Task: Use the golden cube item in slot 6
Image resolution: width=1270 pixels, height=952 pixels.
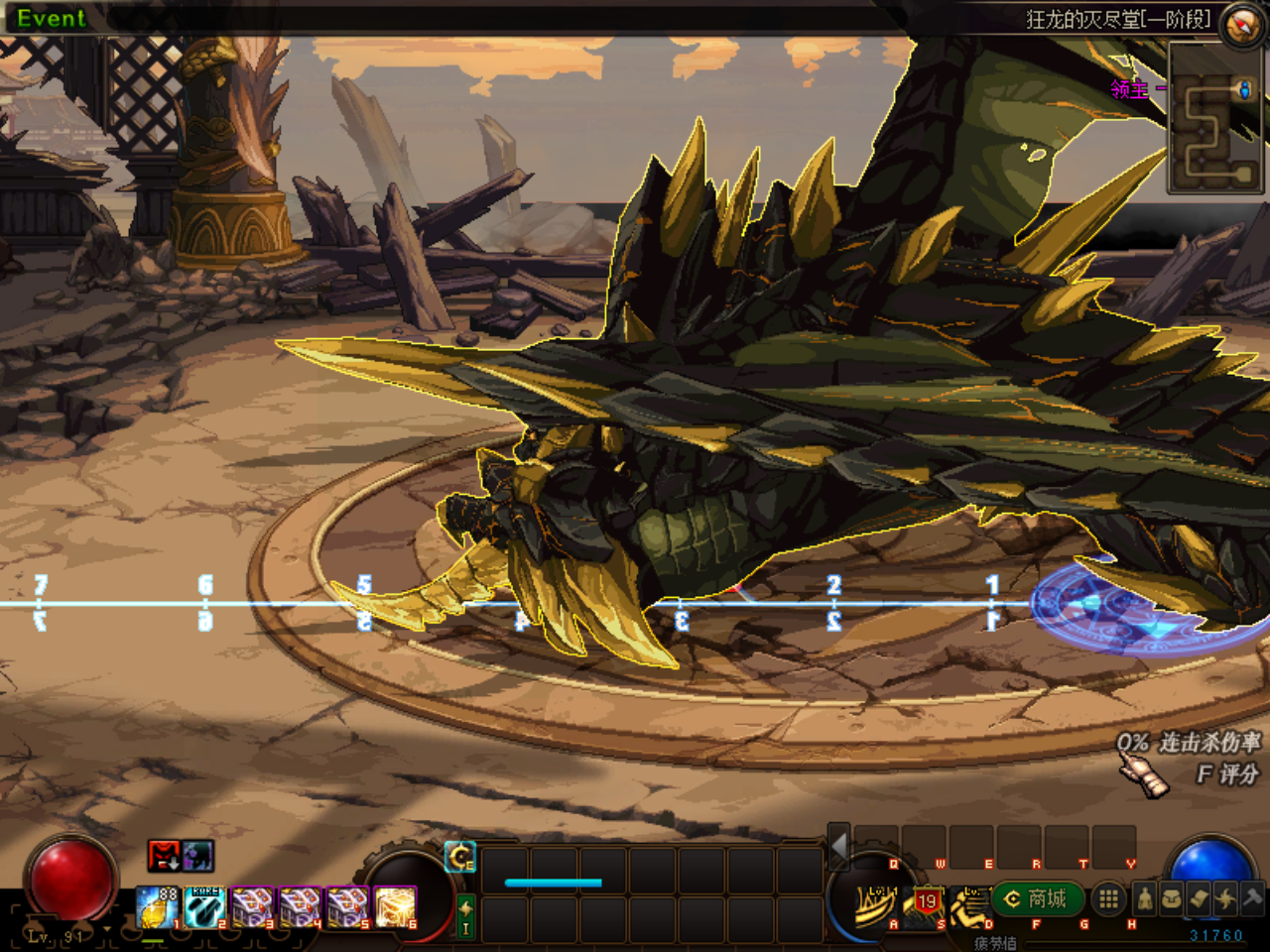Action: (395, 906)
